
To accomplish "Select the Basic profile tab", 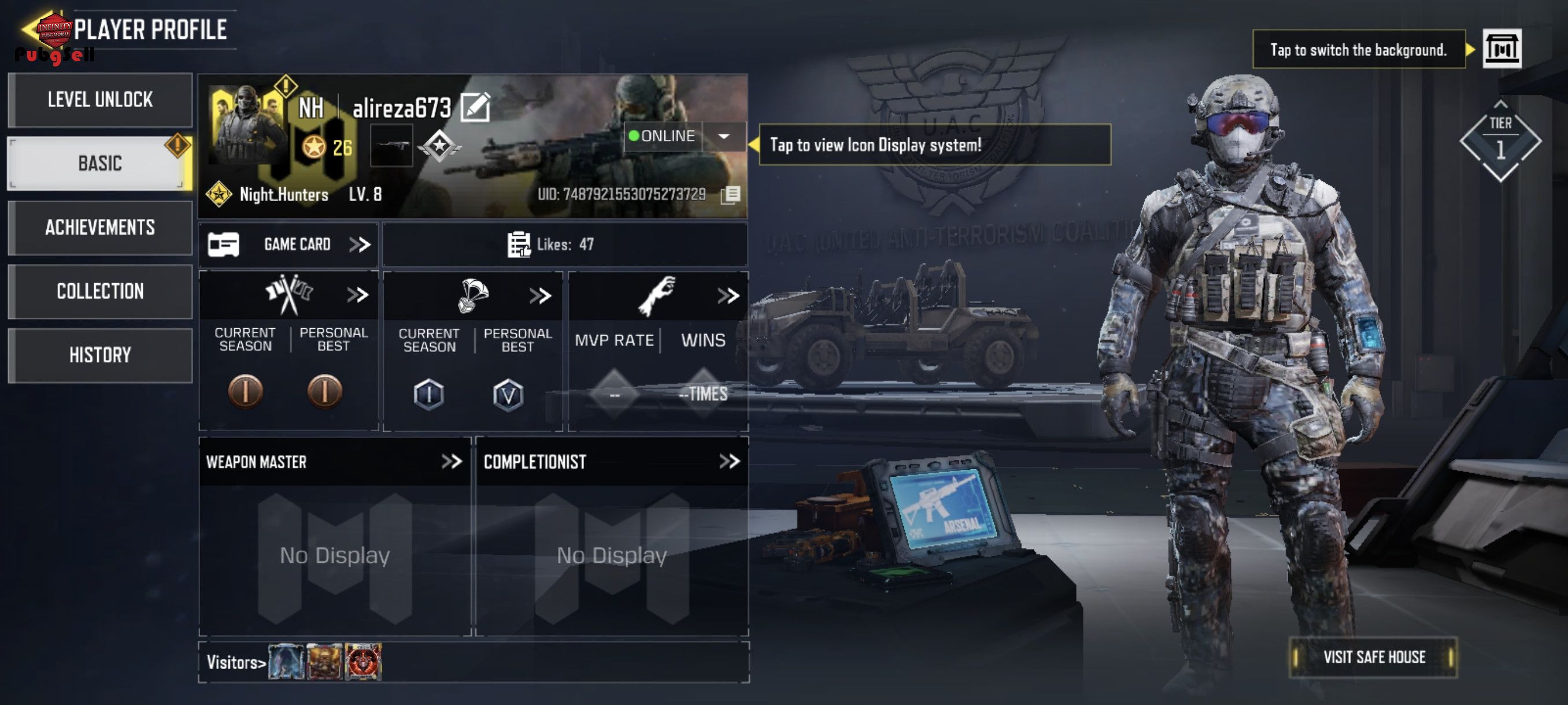I will [100, 163].
